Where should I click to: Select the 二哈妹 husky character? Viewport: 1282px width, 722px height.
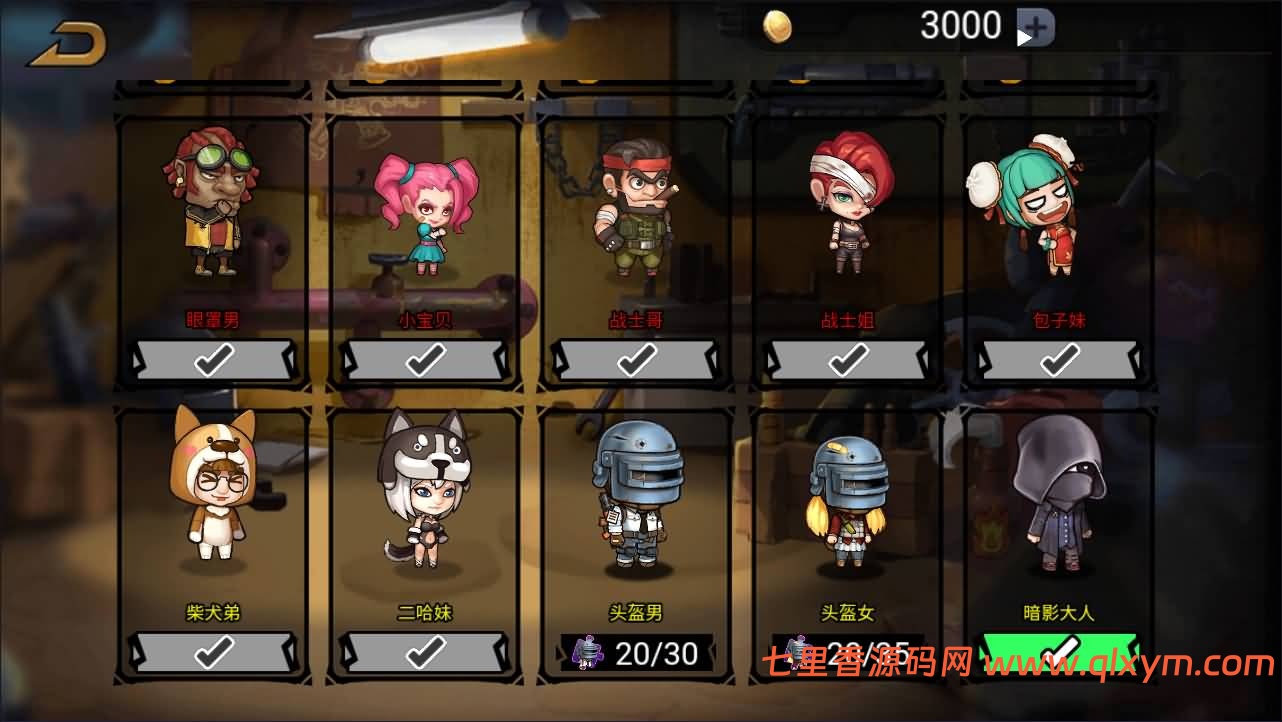(425, 500)
